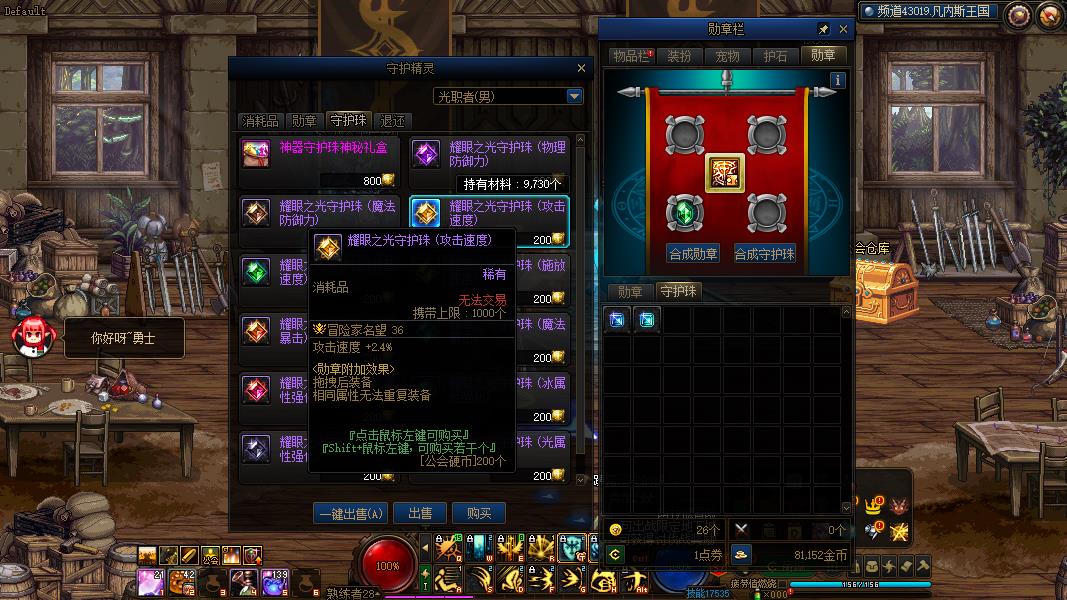Select the 耀眼之光守护珠 (魔法防御力) item
The height and width of the screenshot is (600, 1067).
coord(318,213)
